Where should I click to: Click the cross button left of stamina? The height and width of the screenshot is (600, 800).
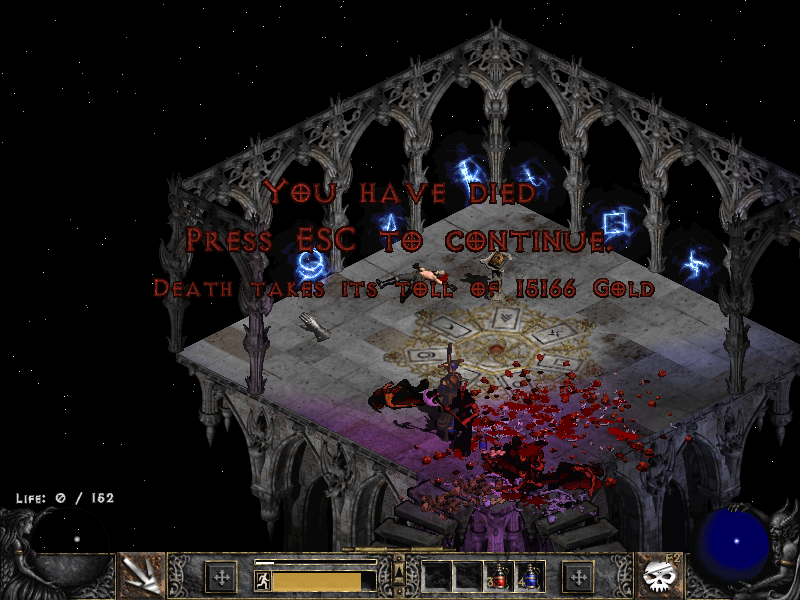pyautogui.click(x=220, y=576)
